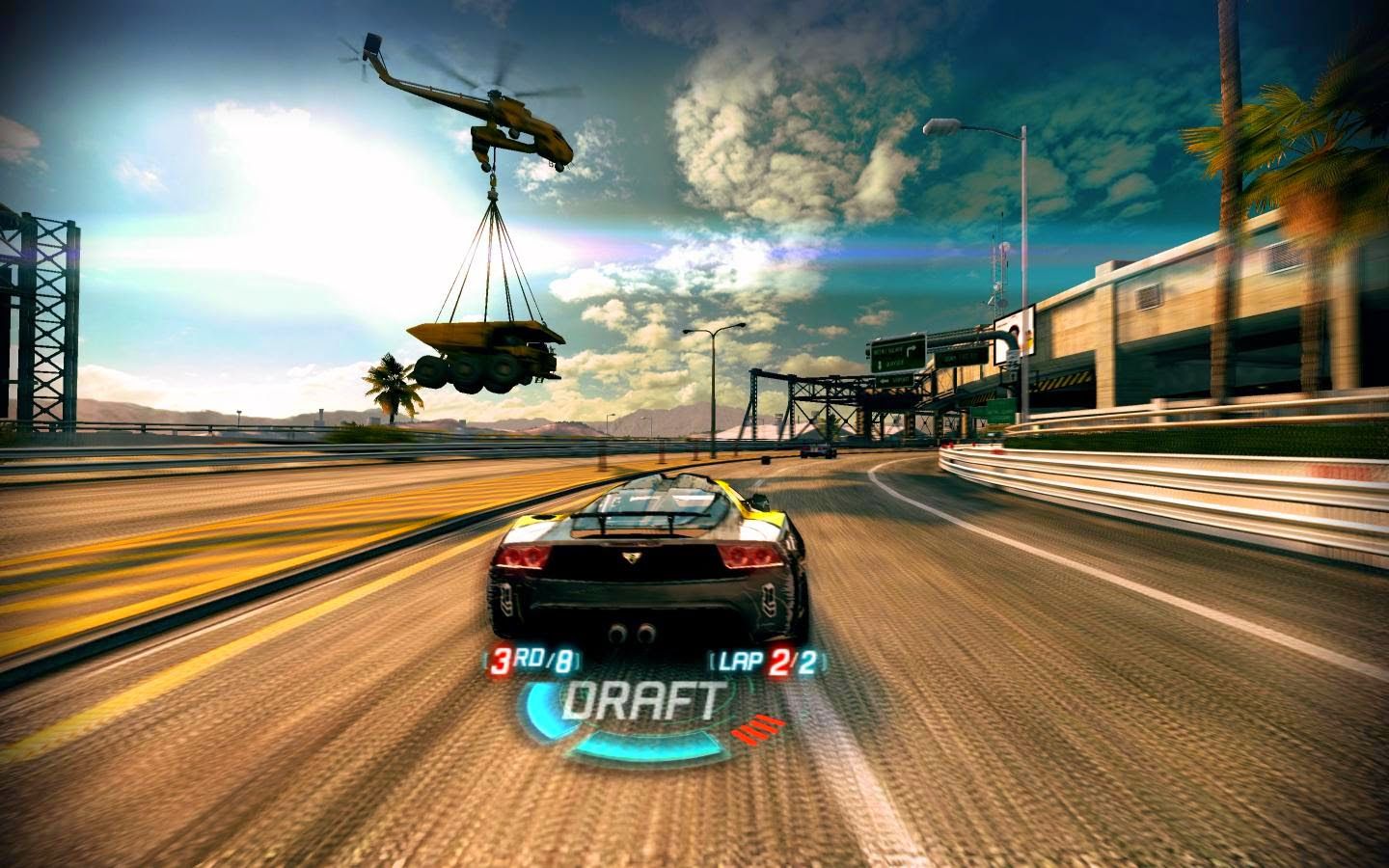Select the 'LAP 2/2' counter
The width and height of the screenshot is (1389, 868).
pyautogui.click(x=757, y=662)
